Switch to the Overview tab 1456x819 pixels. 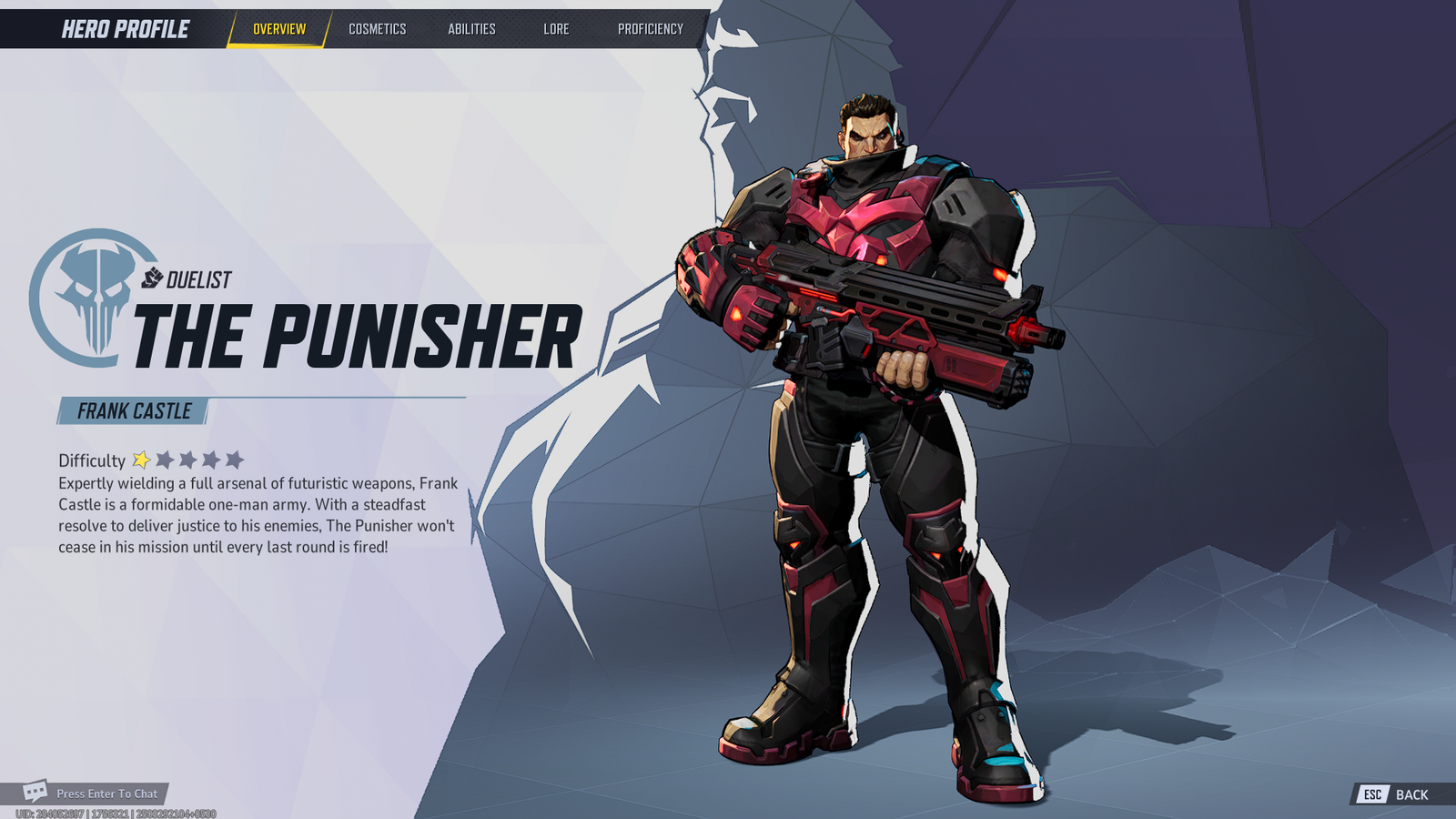tap(279, 29)
